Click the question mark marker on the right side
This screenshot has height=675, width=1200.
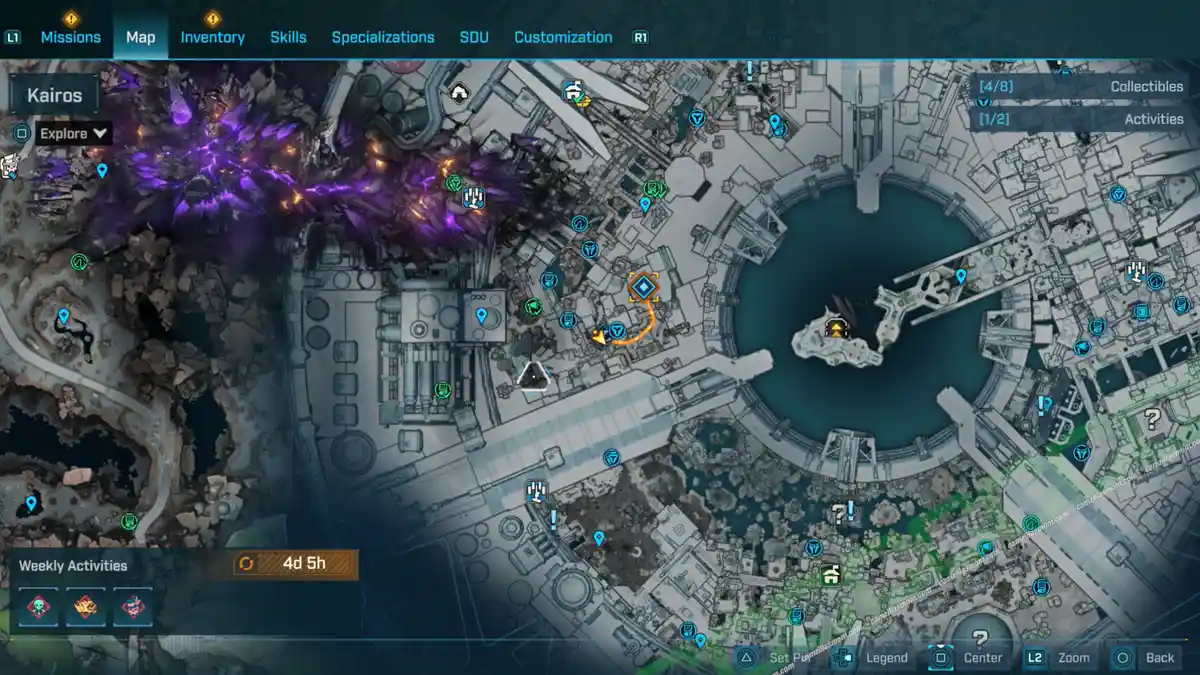(1152, 419)
